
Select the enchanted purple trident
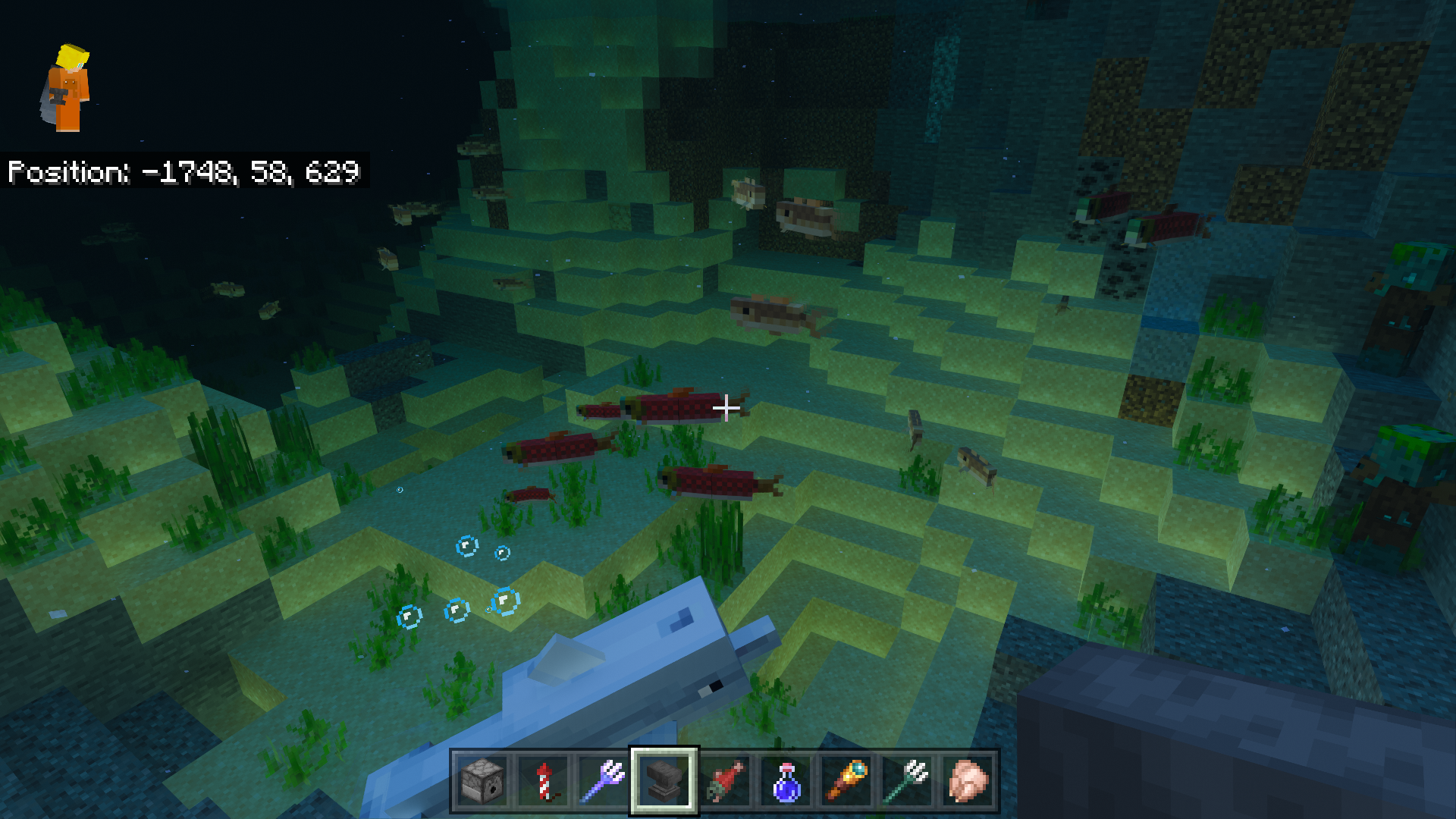[x=604, y=781]
